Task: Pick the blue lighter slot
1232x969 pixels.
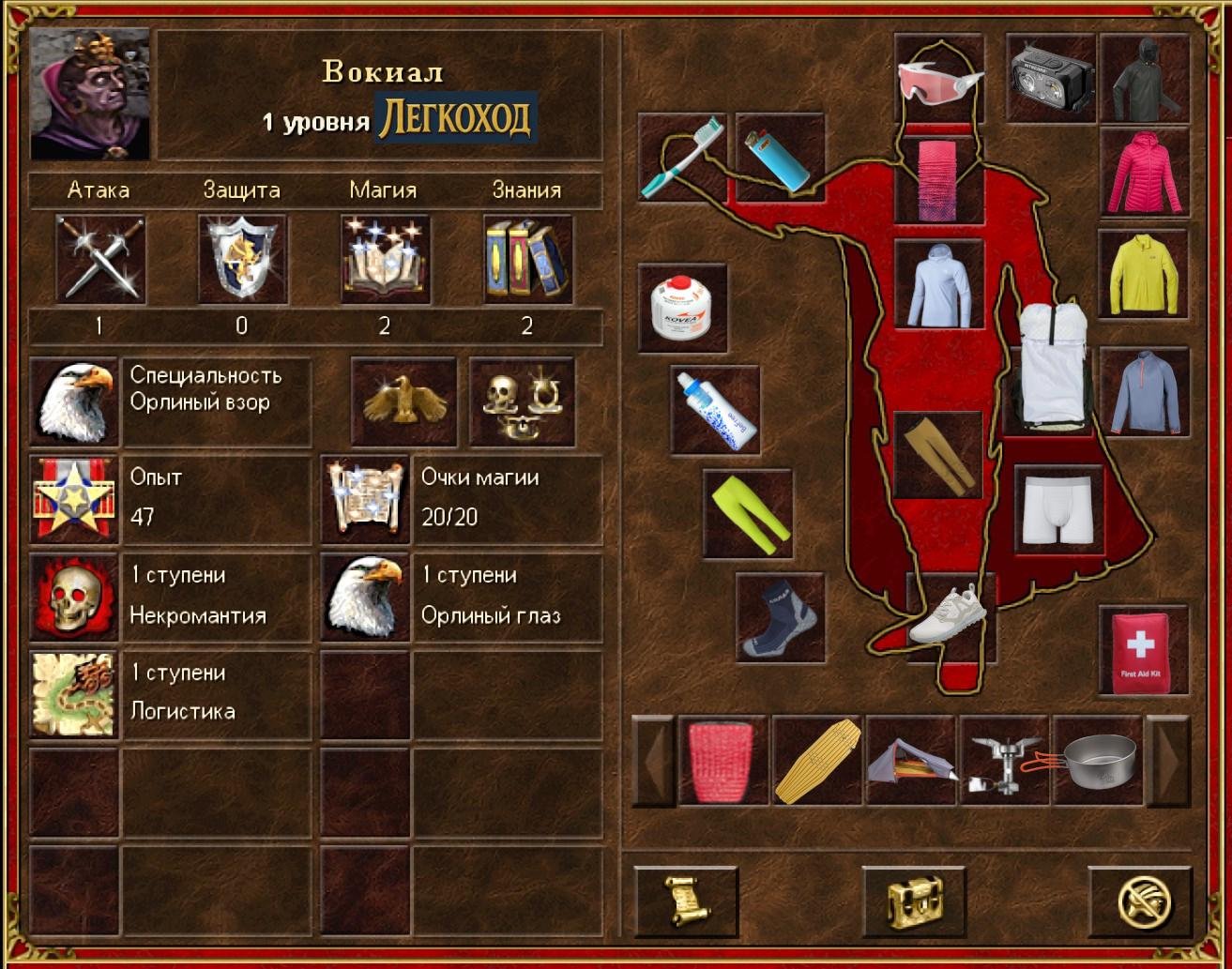Action: pyautogui.click(x=780, y=158)
